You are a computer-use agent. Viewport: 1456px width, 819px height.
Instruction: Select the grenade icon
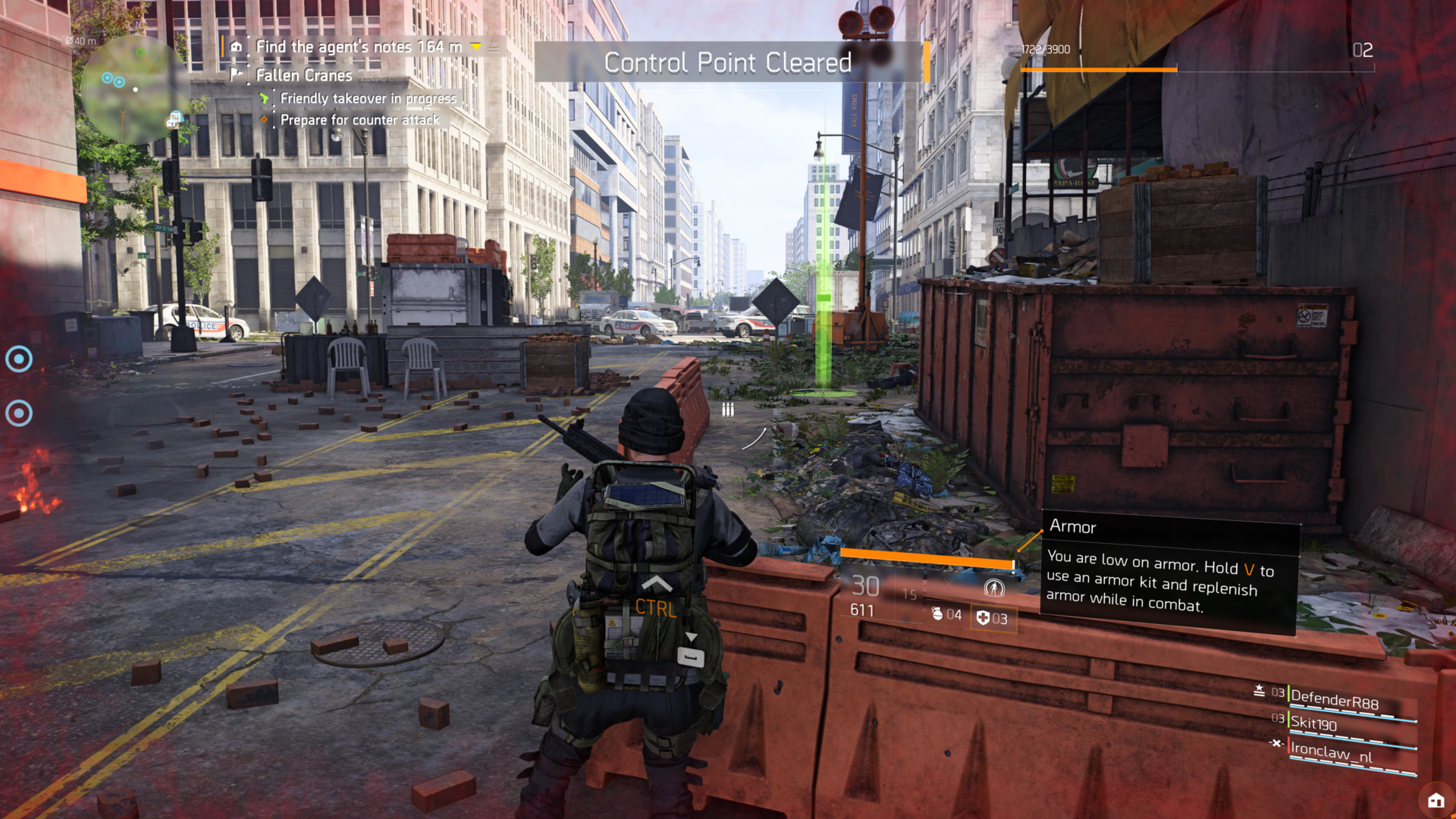click(937, 614)
